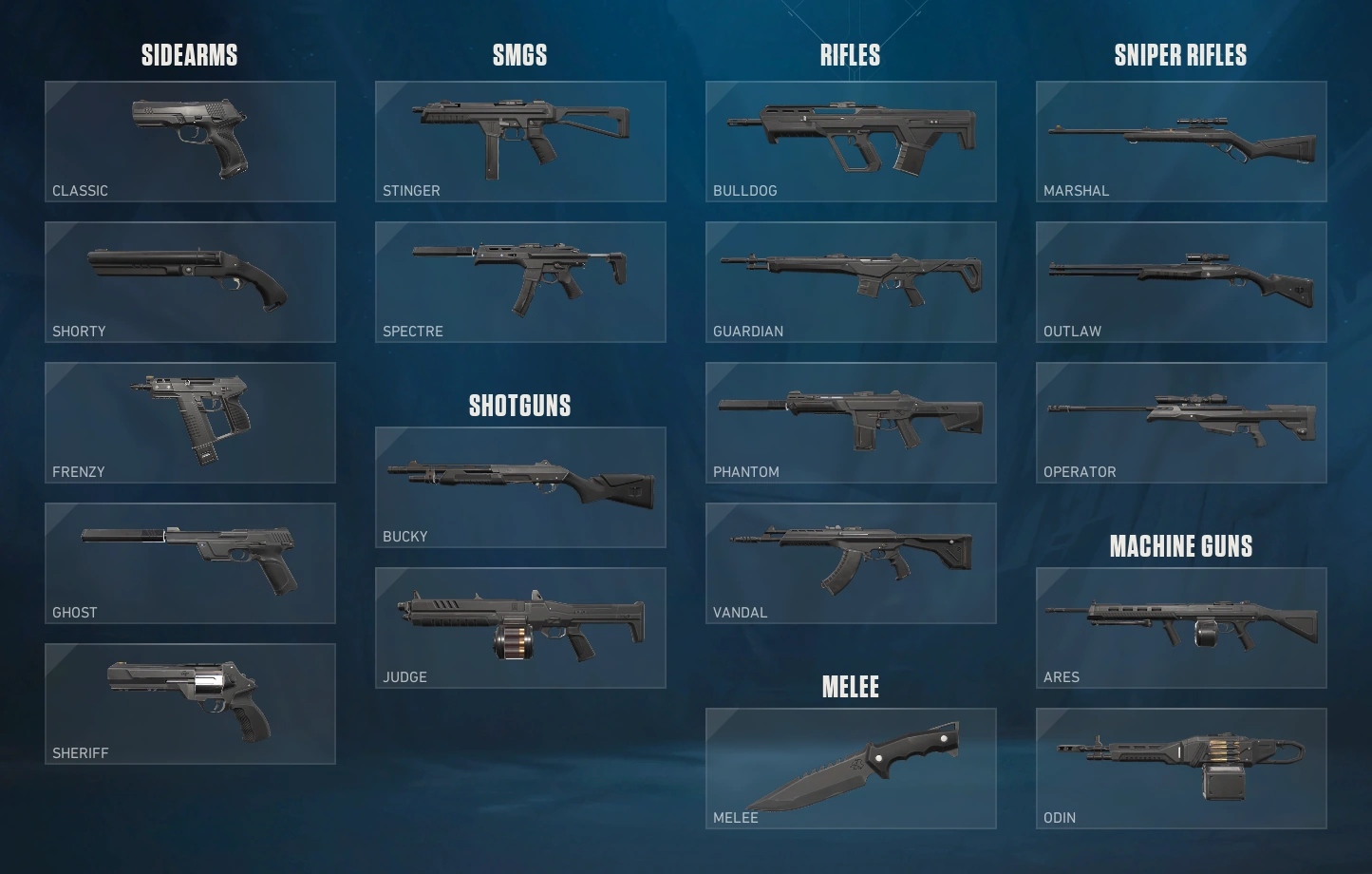Select the Classic pistol
Screen dimensions: 1372x874
click(x=189, y=141)
